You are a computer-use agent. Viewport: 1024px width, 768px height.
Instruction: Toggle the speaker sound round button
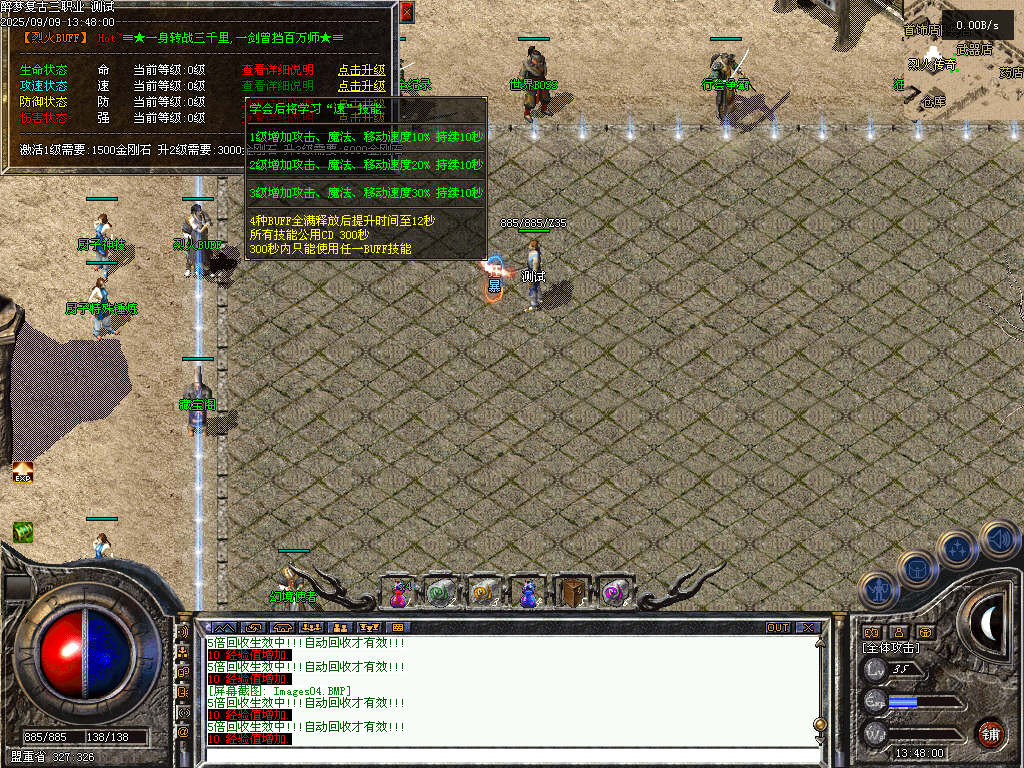(x=998, y=538)
